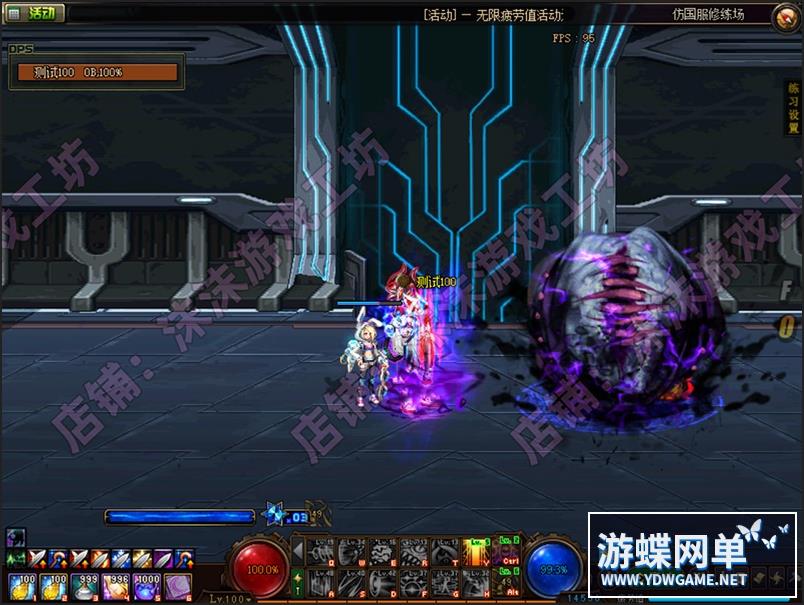Use the quick-slot item with count 1000
This screenshot has height=605, width=804.
click(x=146, y=587)
